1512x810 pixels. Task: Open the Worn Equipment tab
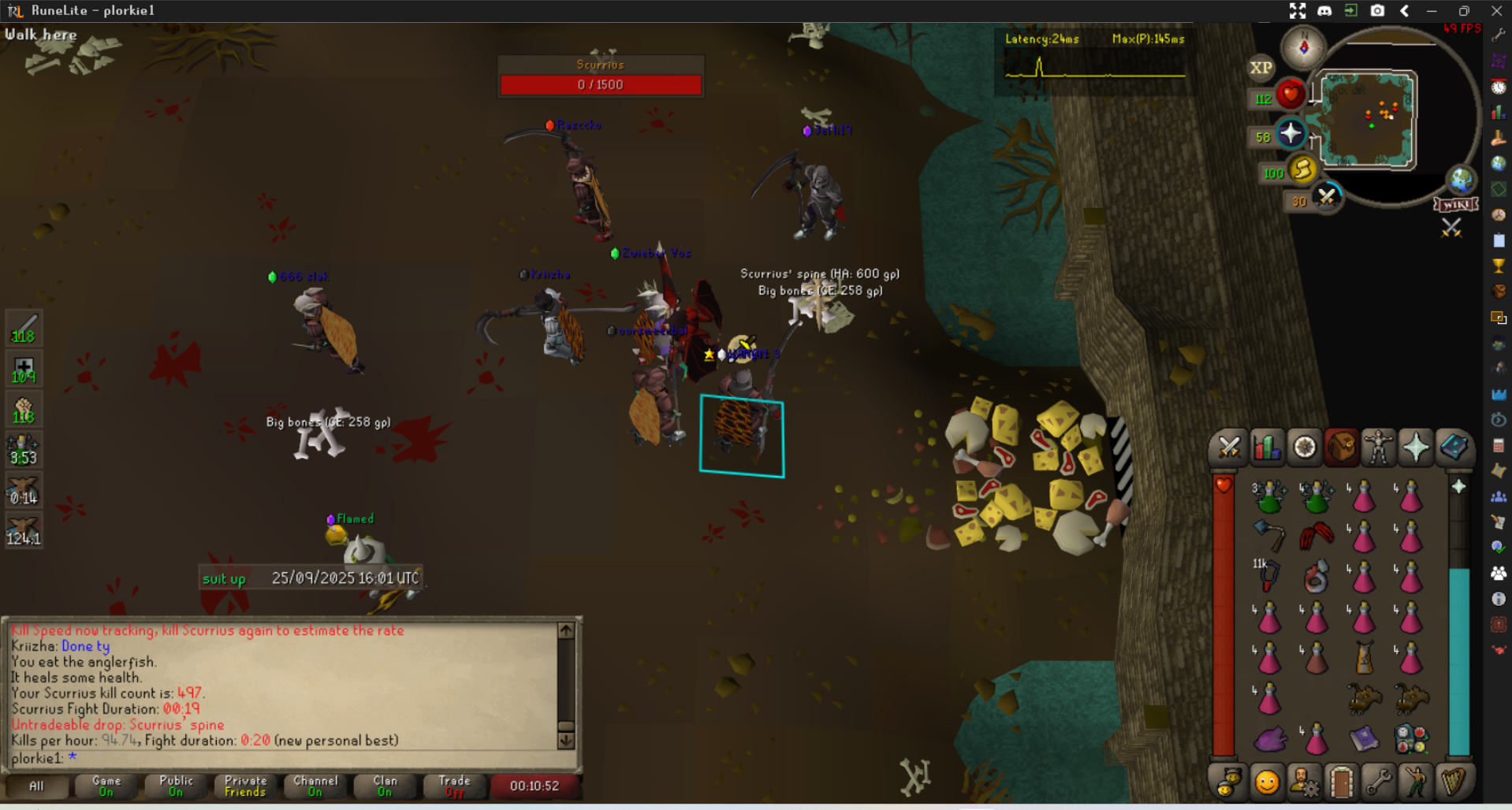pyautogui.click(x=1378, y=448)
